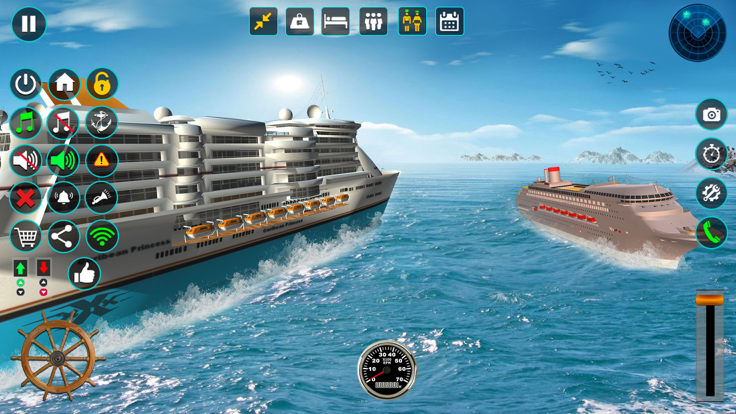This screenshot has width=736, height=414.
Task: Open the passengers group panel
Action: (x=373, y=21)
